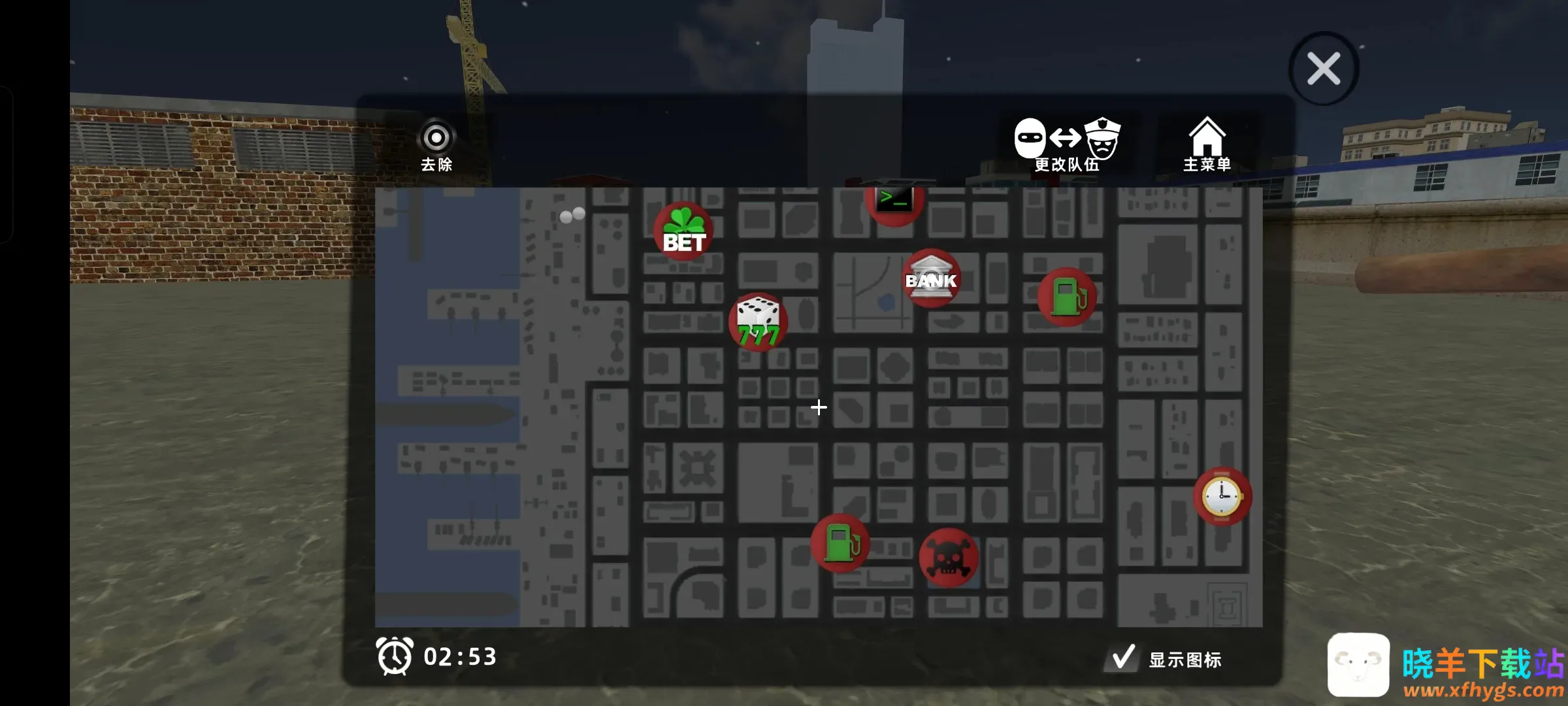1568x706 pixels.
Task: Select the BET clover map marker
Action: point(683,231)
